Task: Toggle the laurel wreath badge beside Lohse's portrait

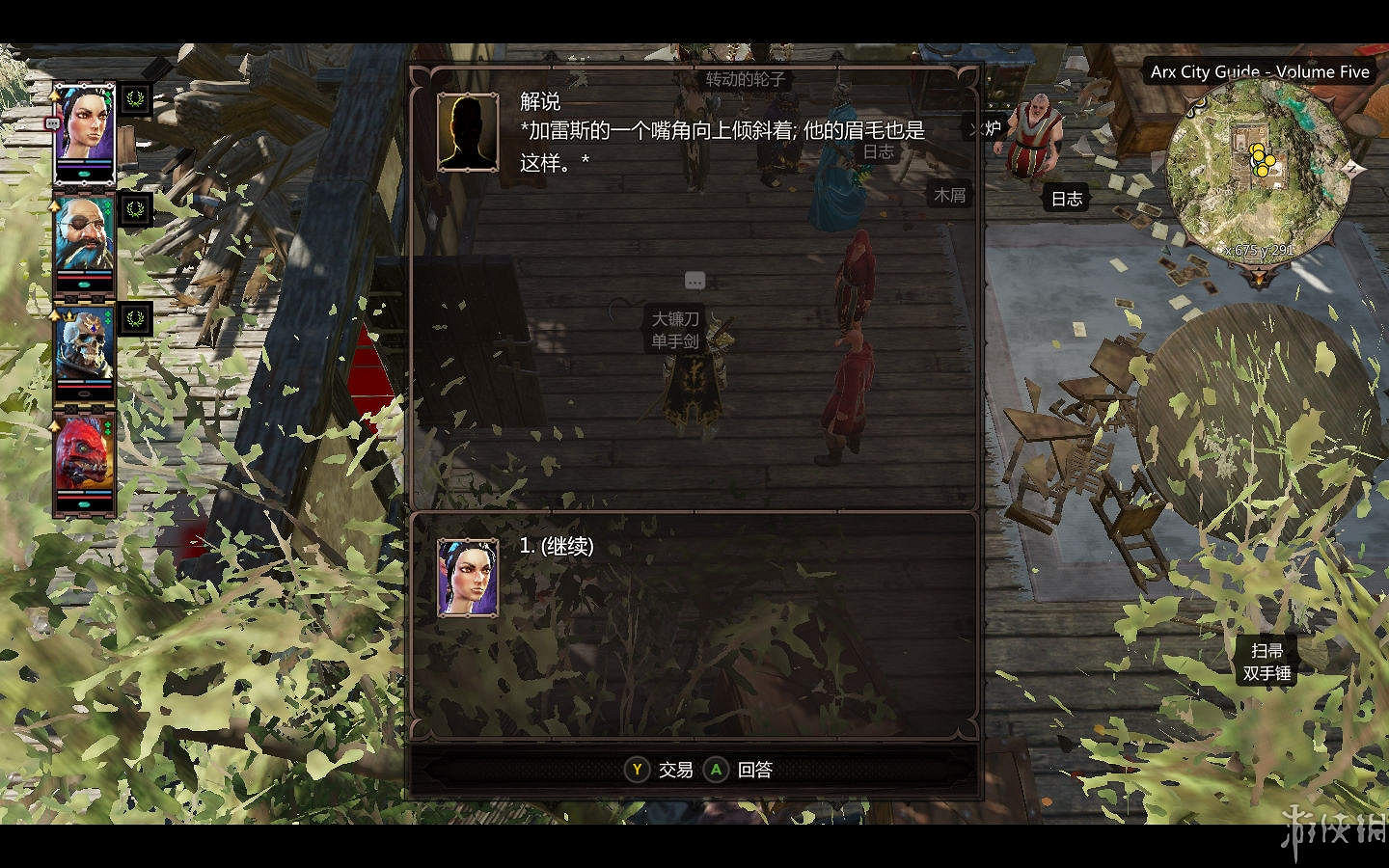Action: [137, 99]
